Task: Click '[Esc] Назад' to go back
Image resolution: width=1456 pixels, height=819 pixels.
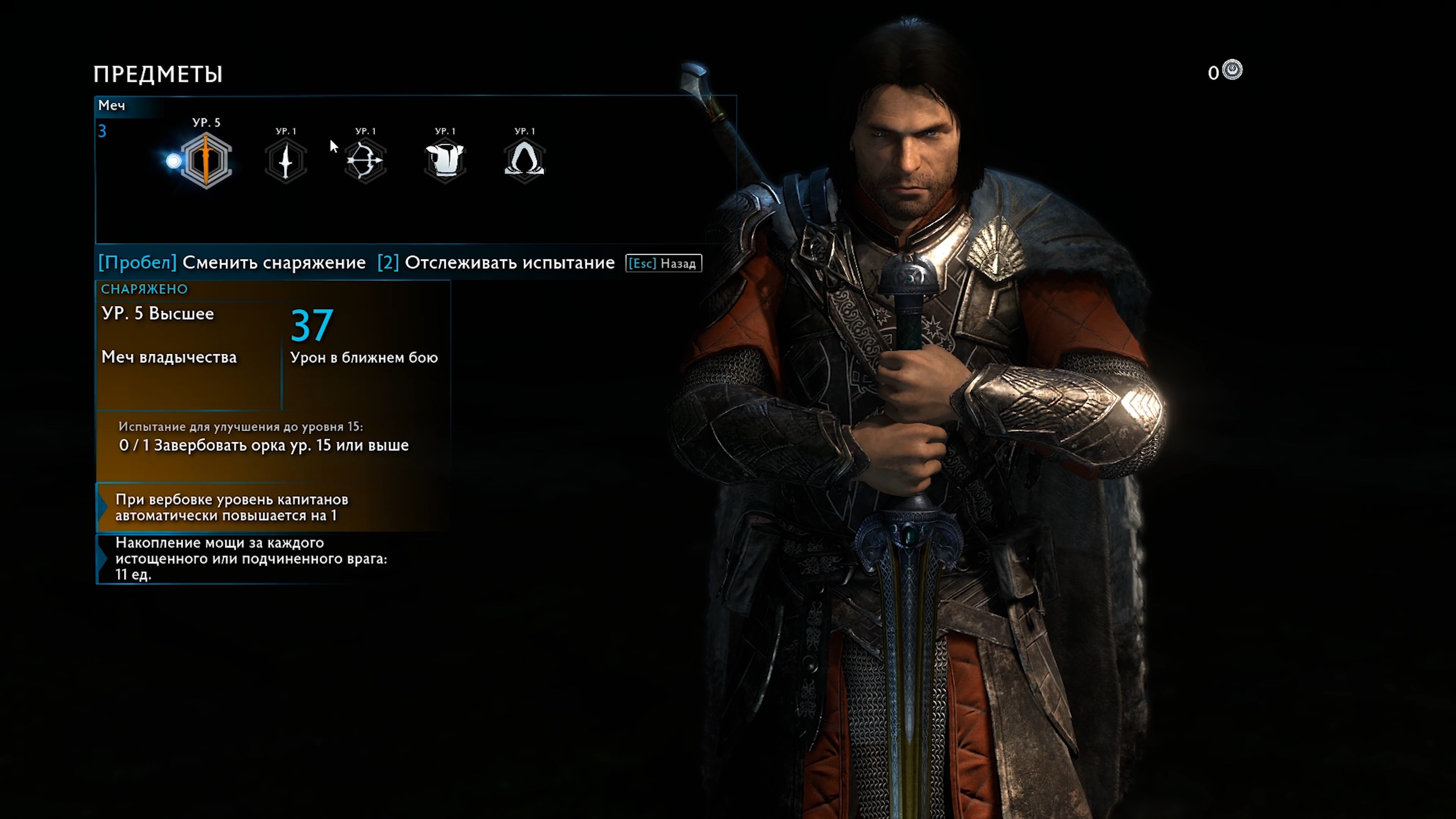Action: (x=663, y=263)
